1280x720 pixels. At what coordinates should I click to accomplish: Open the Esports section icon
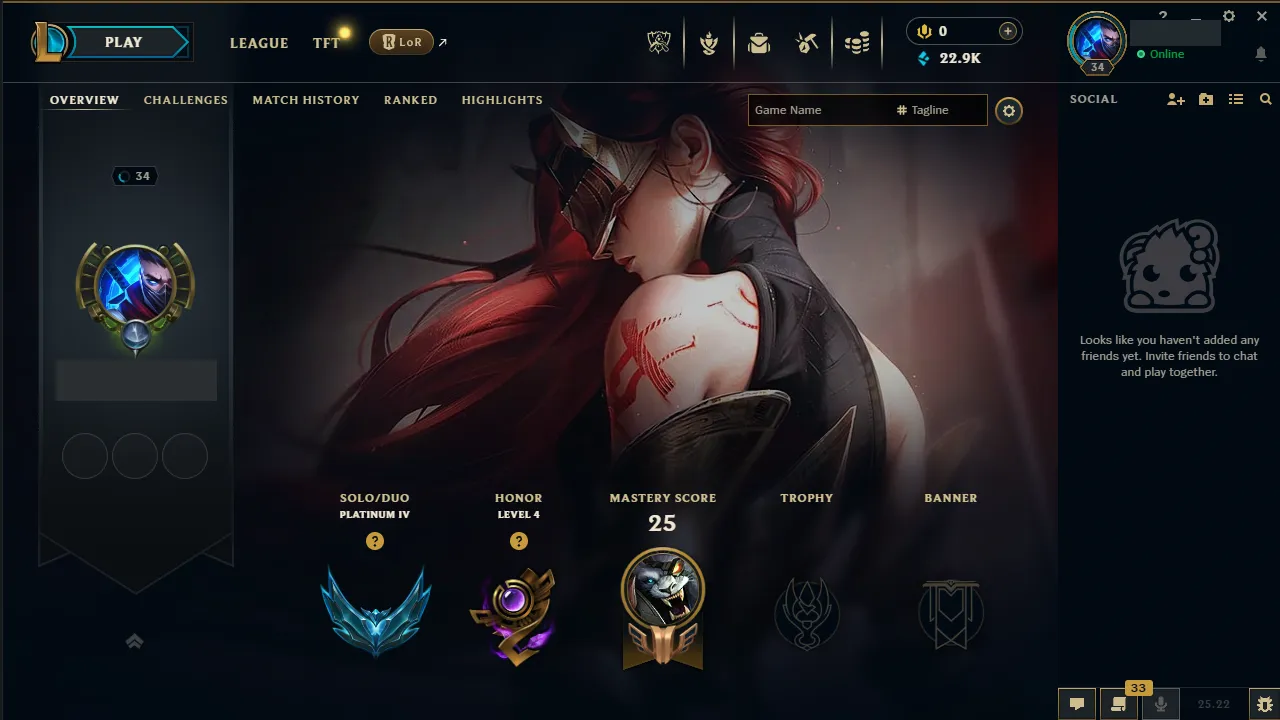[x=657, y=42]
